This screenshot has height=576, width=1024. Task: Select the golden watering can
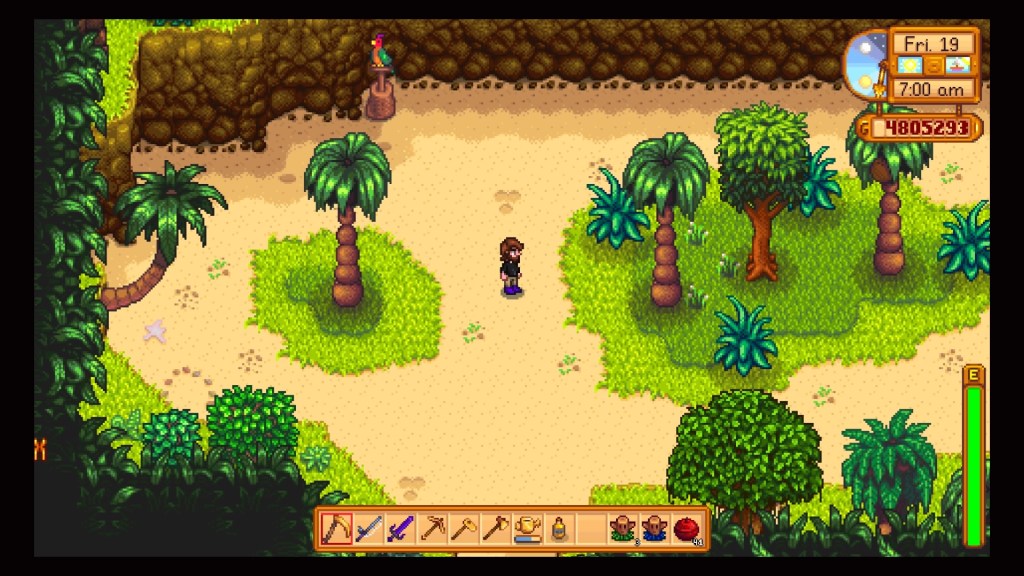coord(527,528)
